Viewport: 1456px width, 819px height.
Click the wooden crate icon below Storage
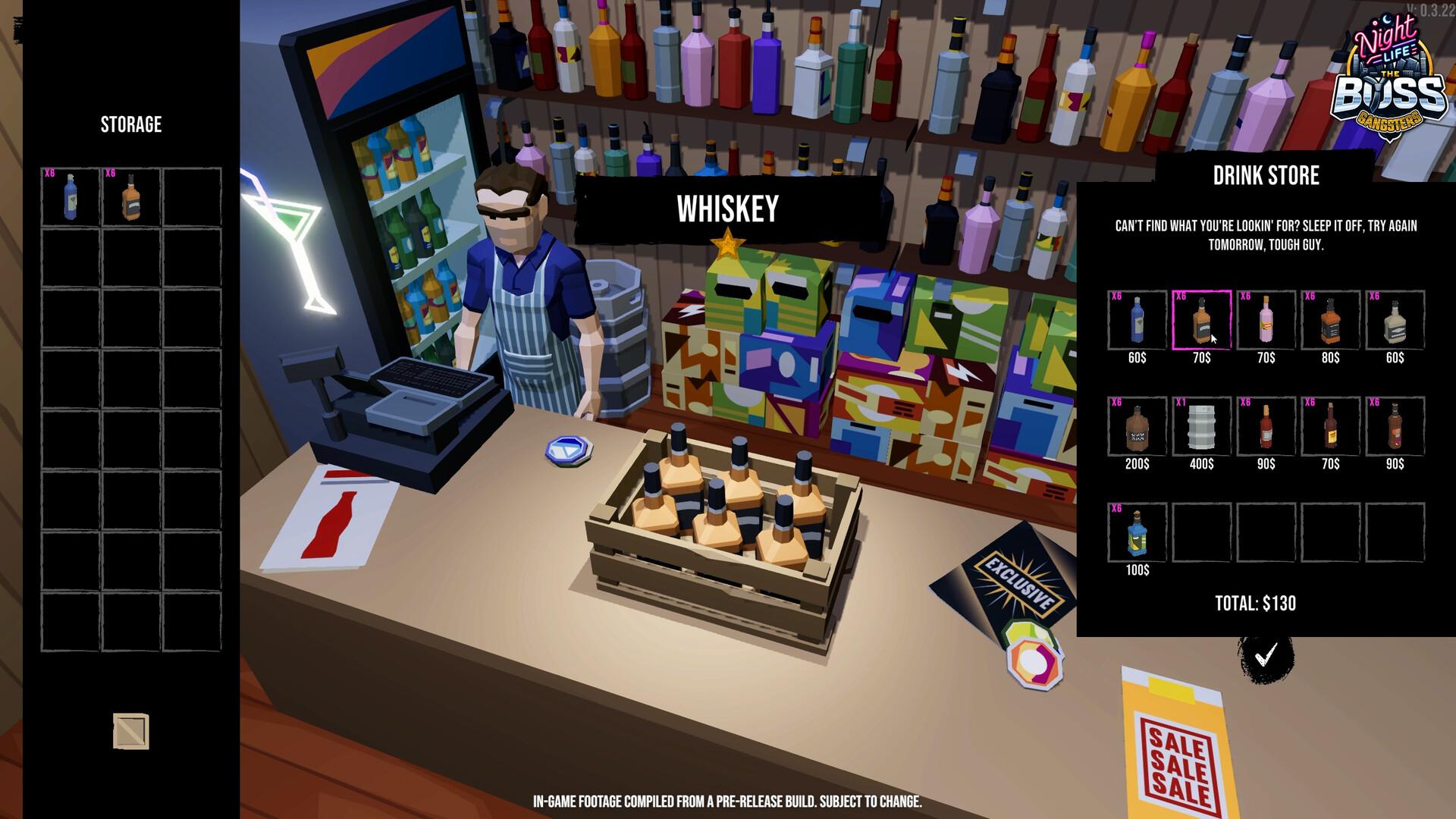click(x=131, y=731)
